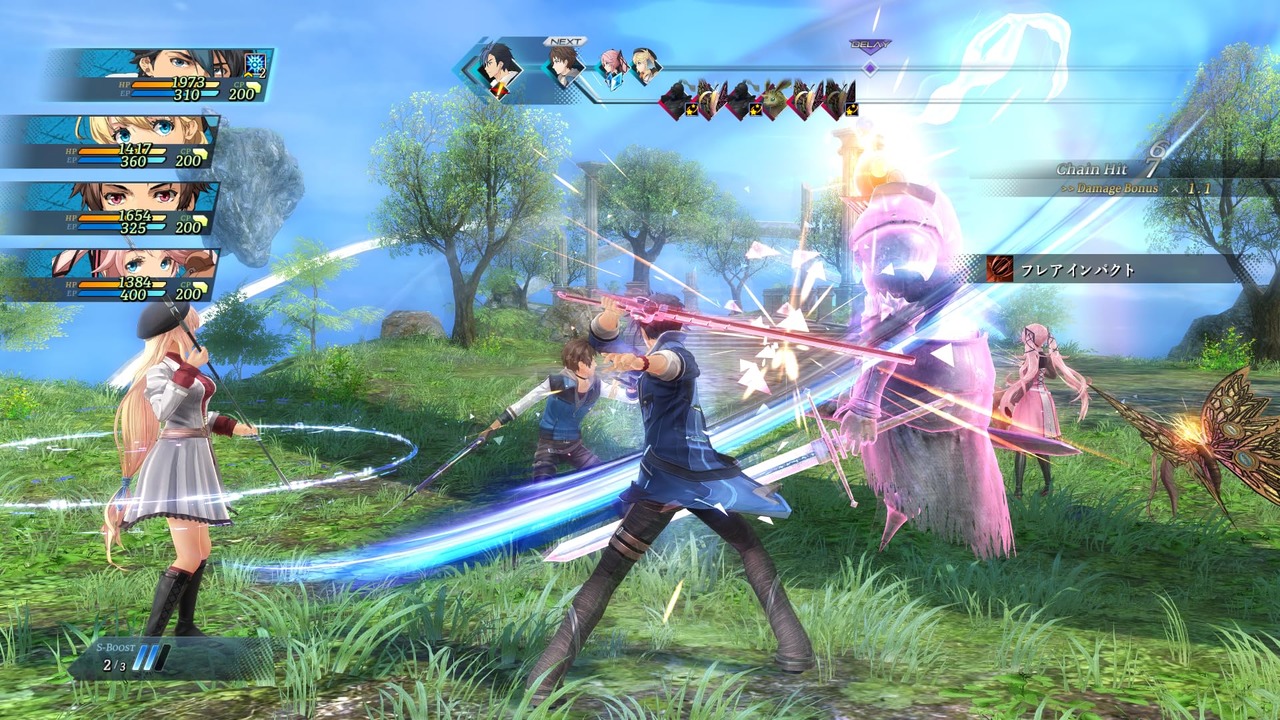Click the buff status icon on top panel
The image size is (1280, 720).
pos(256,64)
